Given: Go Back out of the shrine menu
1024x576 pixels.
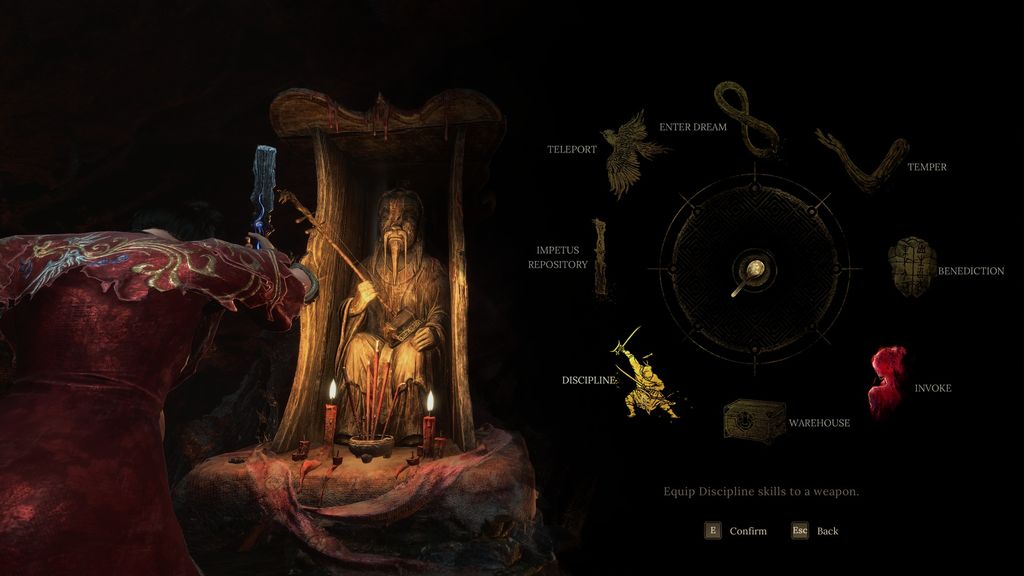Looking at the screenshot, I should (816, 531).
